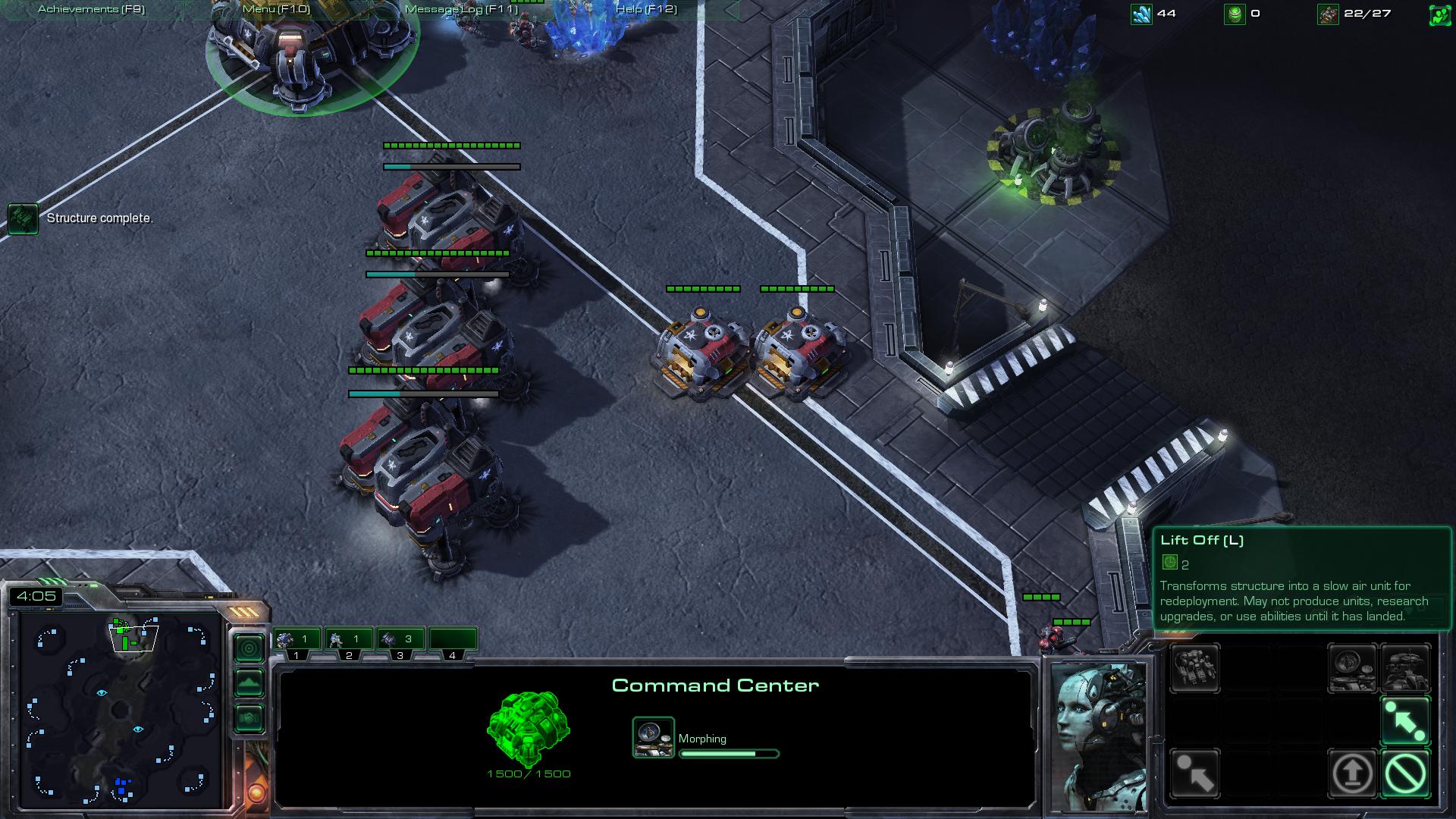
Task: Toggle the minimap terrain display button
Action: [249, 683]
